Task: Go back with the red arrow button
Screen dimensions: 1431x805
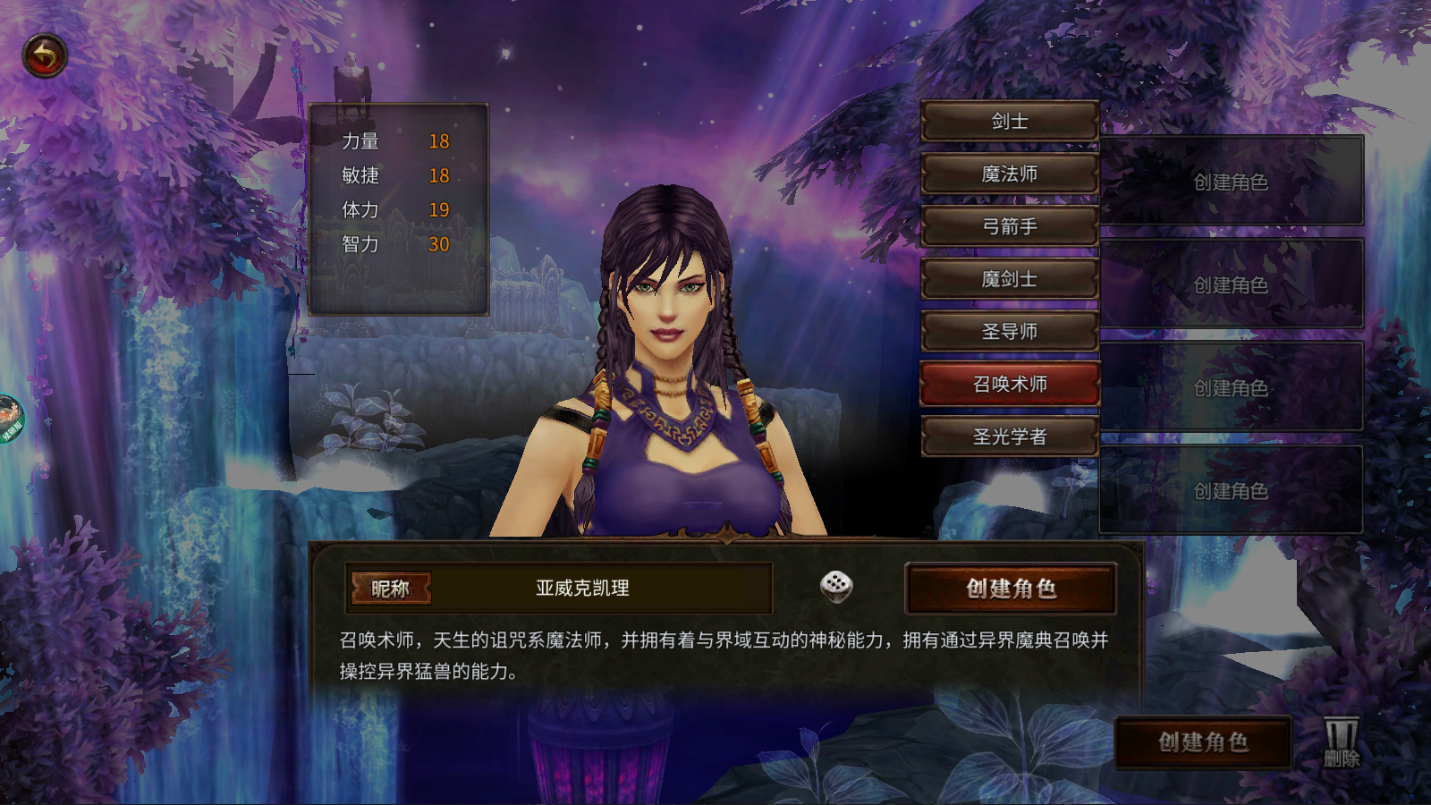Action: tap(45, 57)
